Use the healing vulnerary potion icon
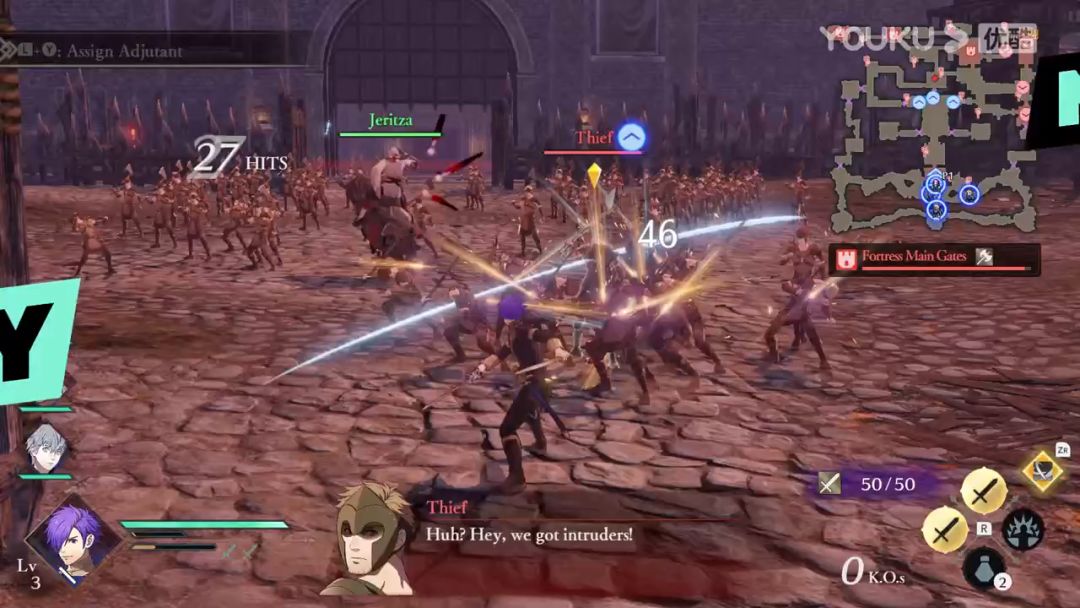The width and height of the screenshot is (1080, 608). [x=983, y=567]
